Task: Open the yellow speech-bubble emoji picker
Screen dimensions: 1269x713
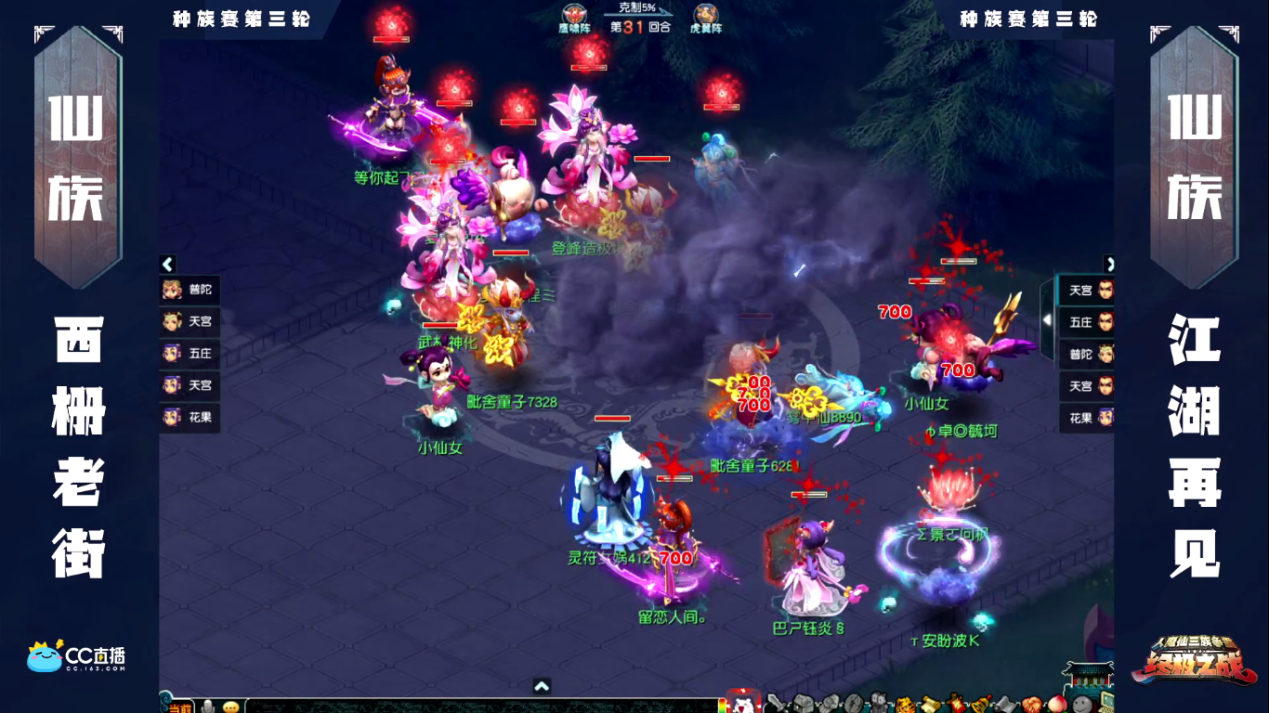Action: (x=231, y=707)
